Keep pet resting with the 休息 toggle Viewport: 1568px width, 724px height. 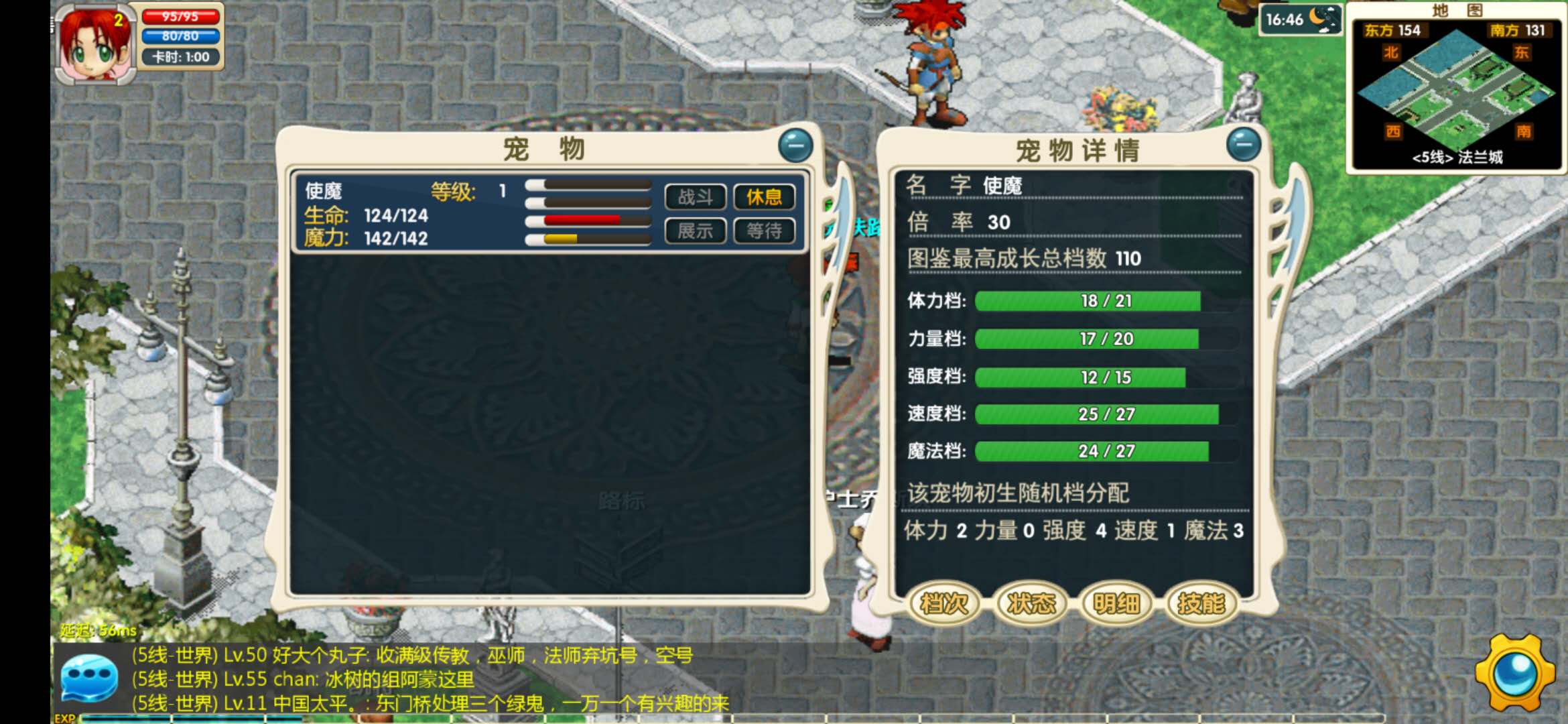(764, 197)
